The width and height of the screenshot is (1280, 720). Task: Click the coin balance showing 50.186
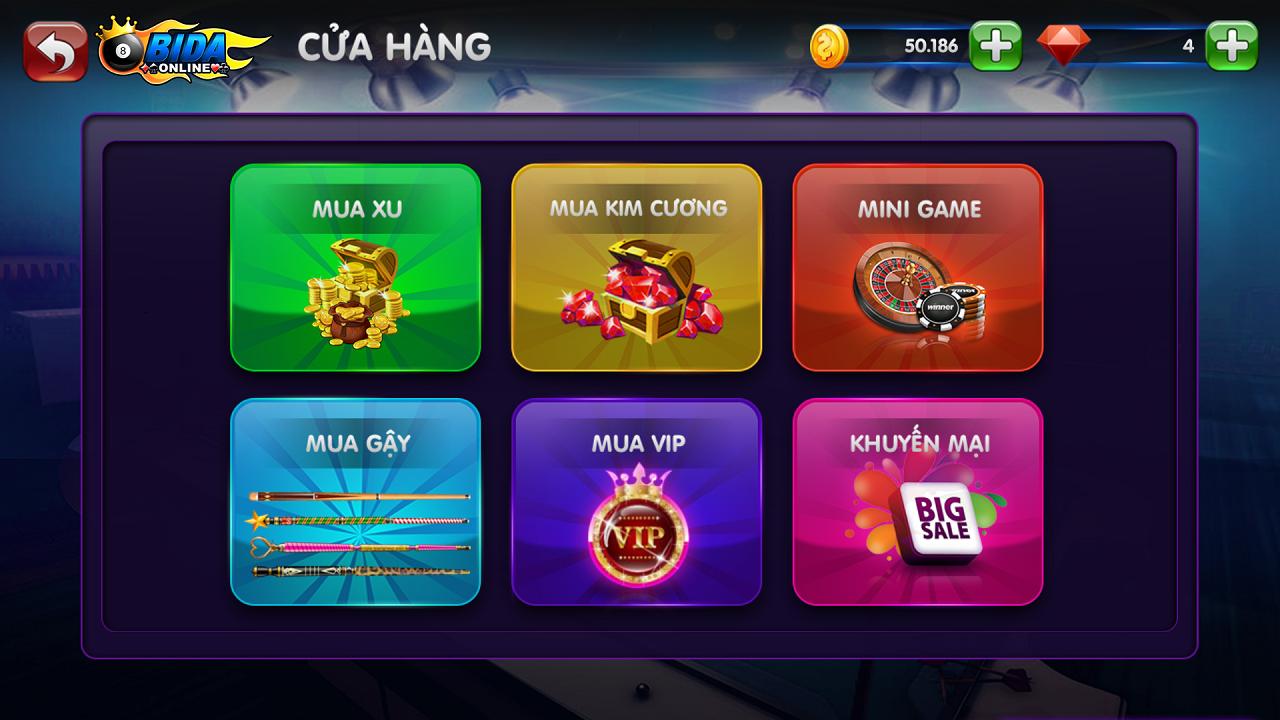click(930, 45)
